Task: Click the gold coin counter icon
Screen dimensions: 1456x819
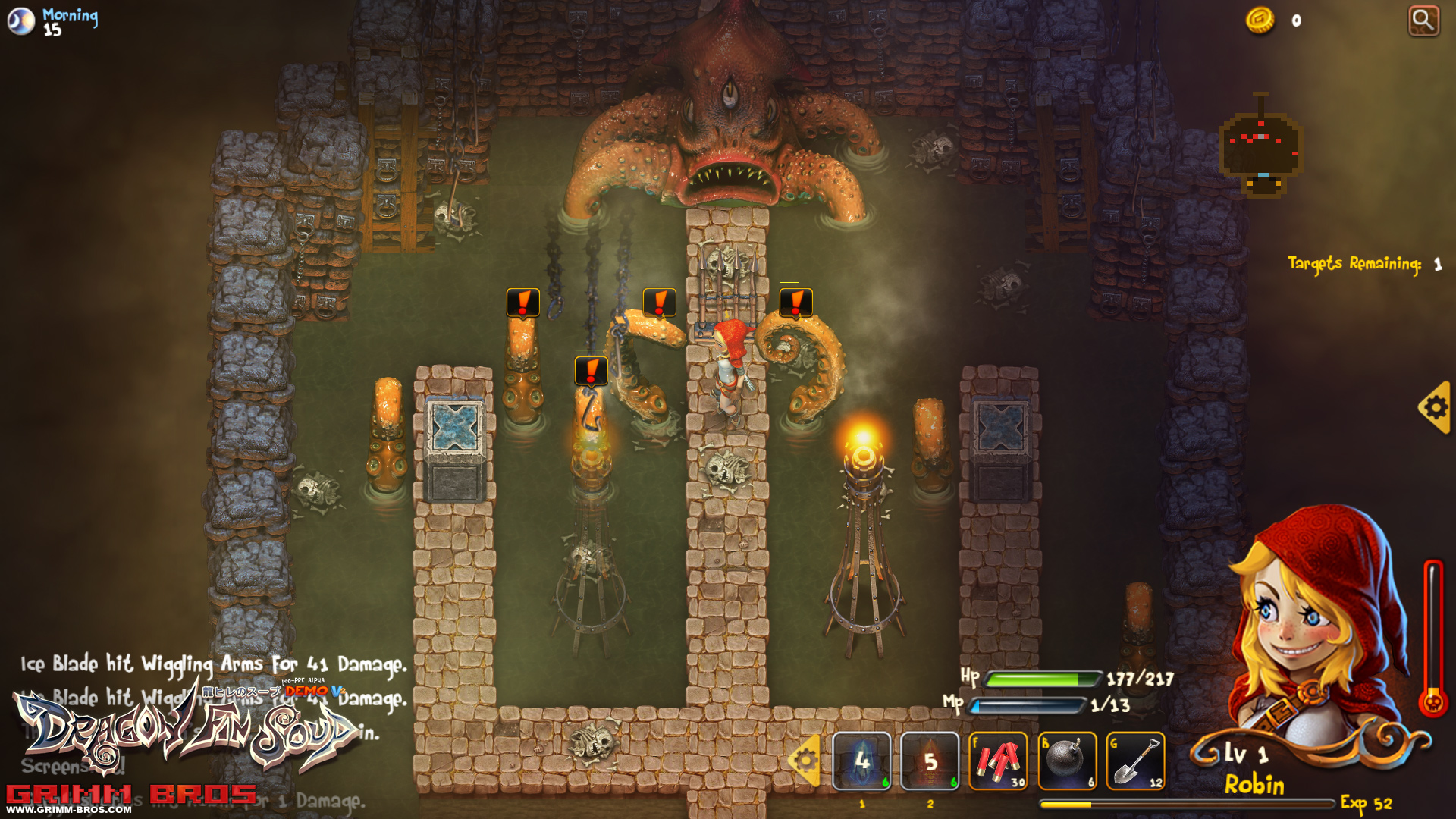Action: point(1260,20)
